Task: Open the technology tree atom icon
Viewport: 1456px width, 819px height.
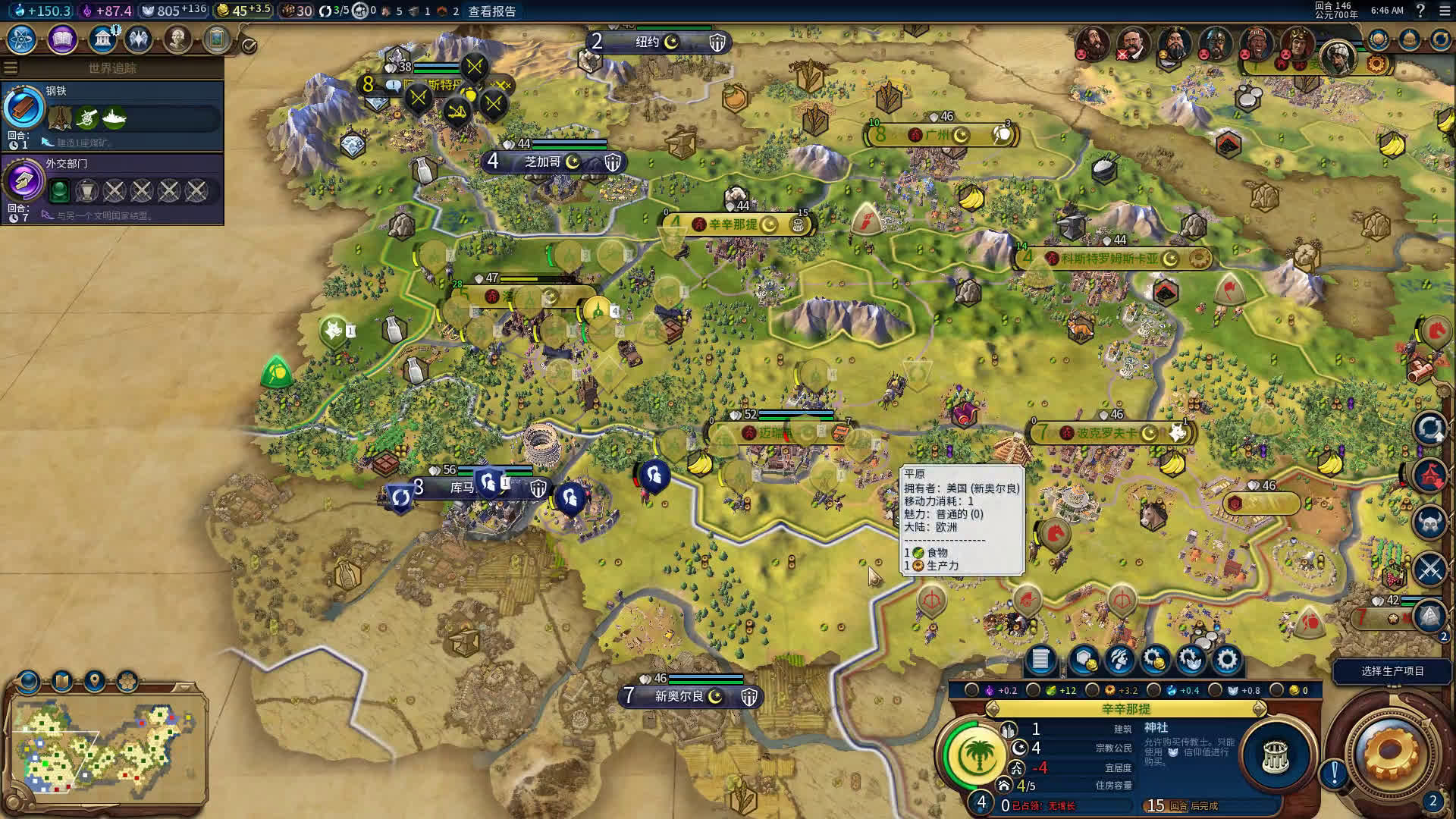Action: pyautogui.click(x=22, y=39)
